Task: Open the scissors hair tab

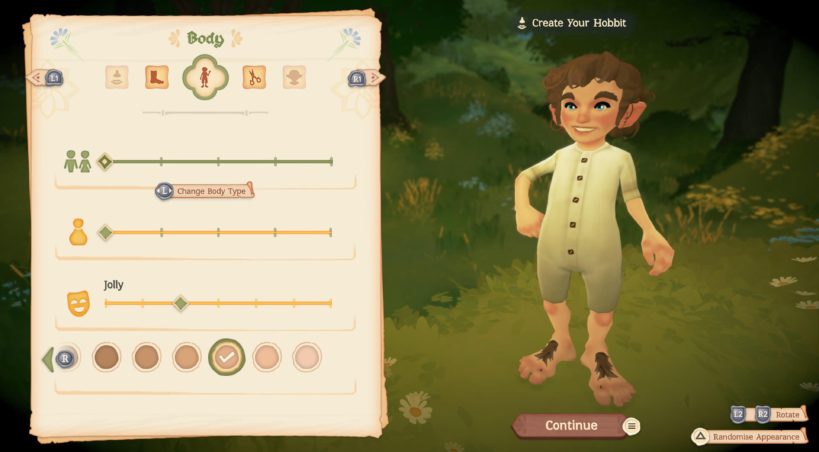Action: (x=254, y=77)
